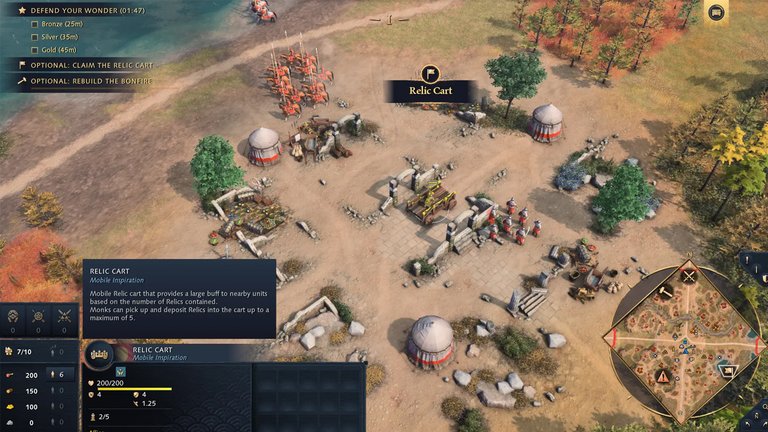This screenshot has height=432, width=768.
Task: Select the food villagers counter
Action: tap(58, 374)
